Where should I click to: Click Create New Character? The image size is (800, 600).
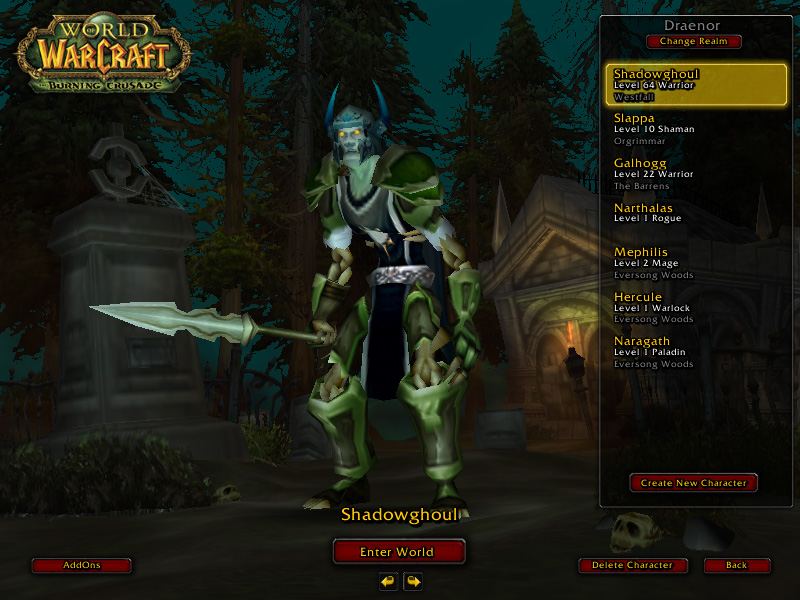click(x=693, y=483)
